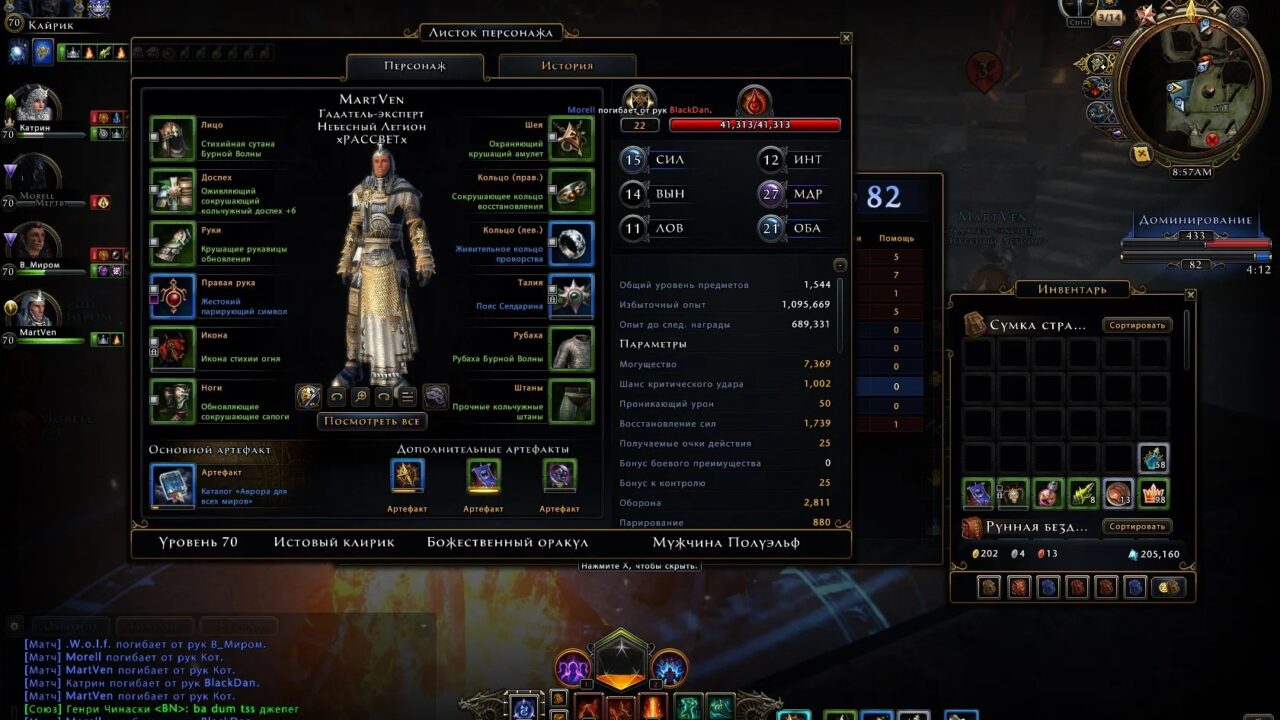Select the Кольцо (лев.) ring slot
Image resolution: width=1280 pixels, height=720 pixels.
571,243
